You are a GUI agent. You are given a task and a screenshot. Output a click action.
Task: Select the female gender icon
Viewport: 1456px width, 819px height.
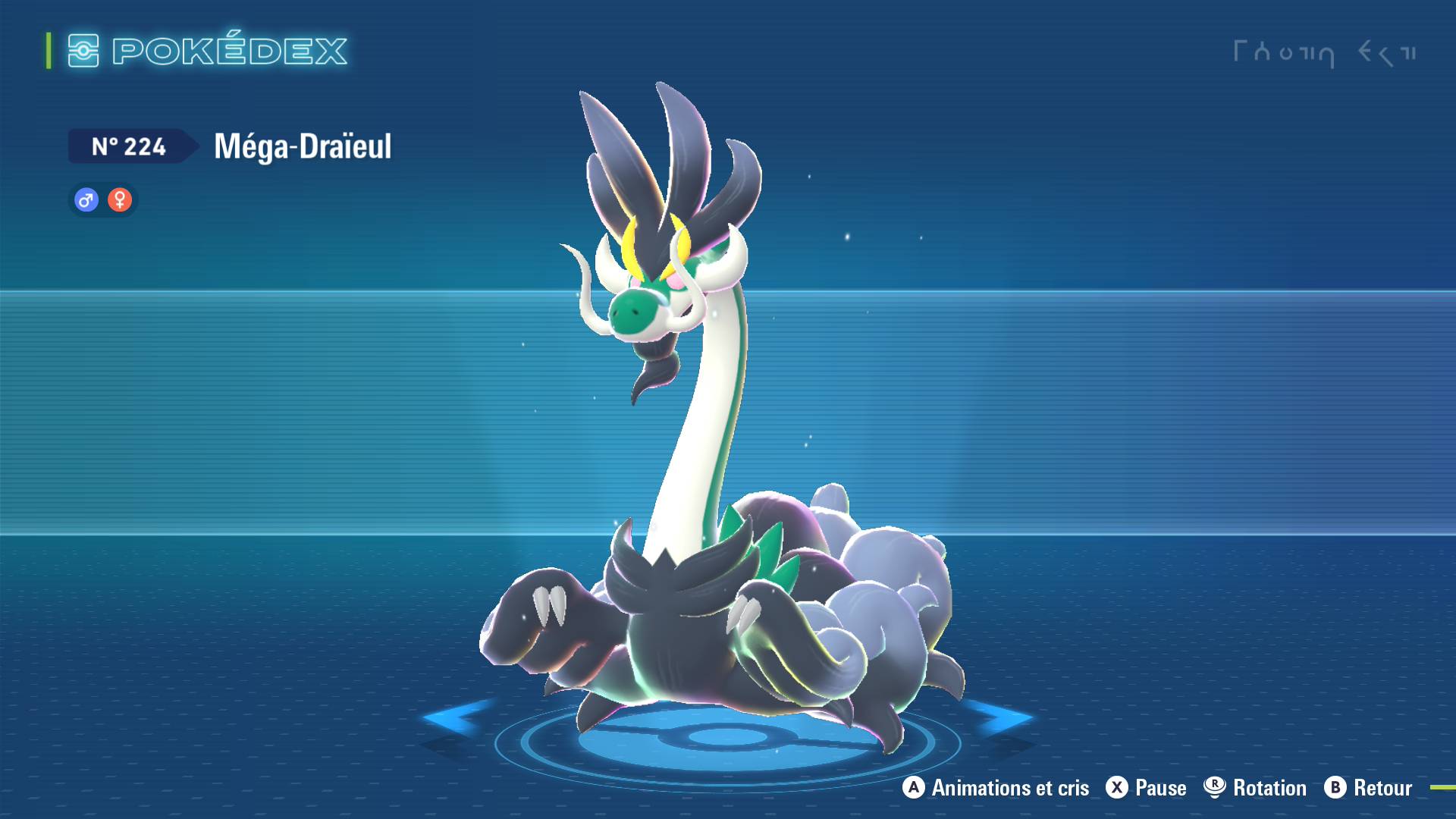(120, 200)
